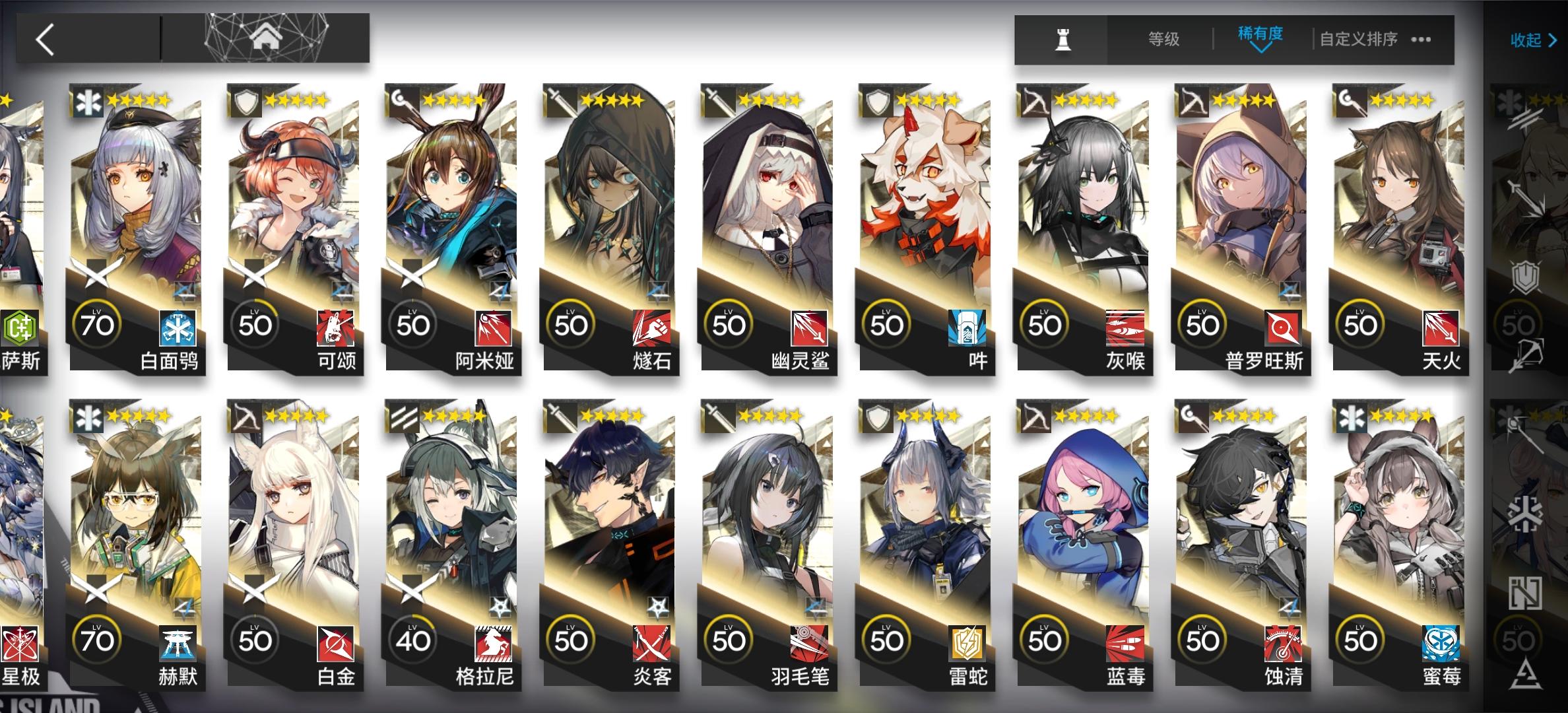Open extra sort options via ellipsis menu
The height and width of the screenshot is (713, 1568).
(x=1422, y=40)
